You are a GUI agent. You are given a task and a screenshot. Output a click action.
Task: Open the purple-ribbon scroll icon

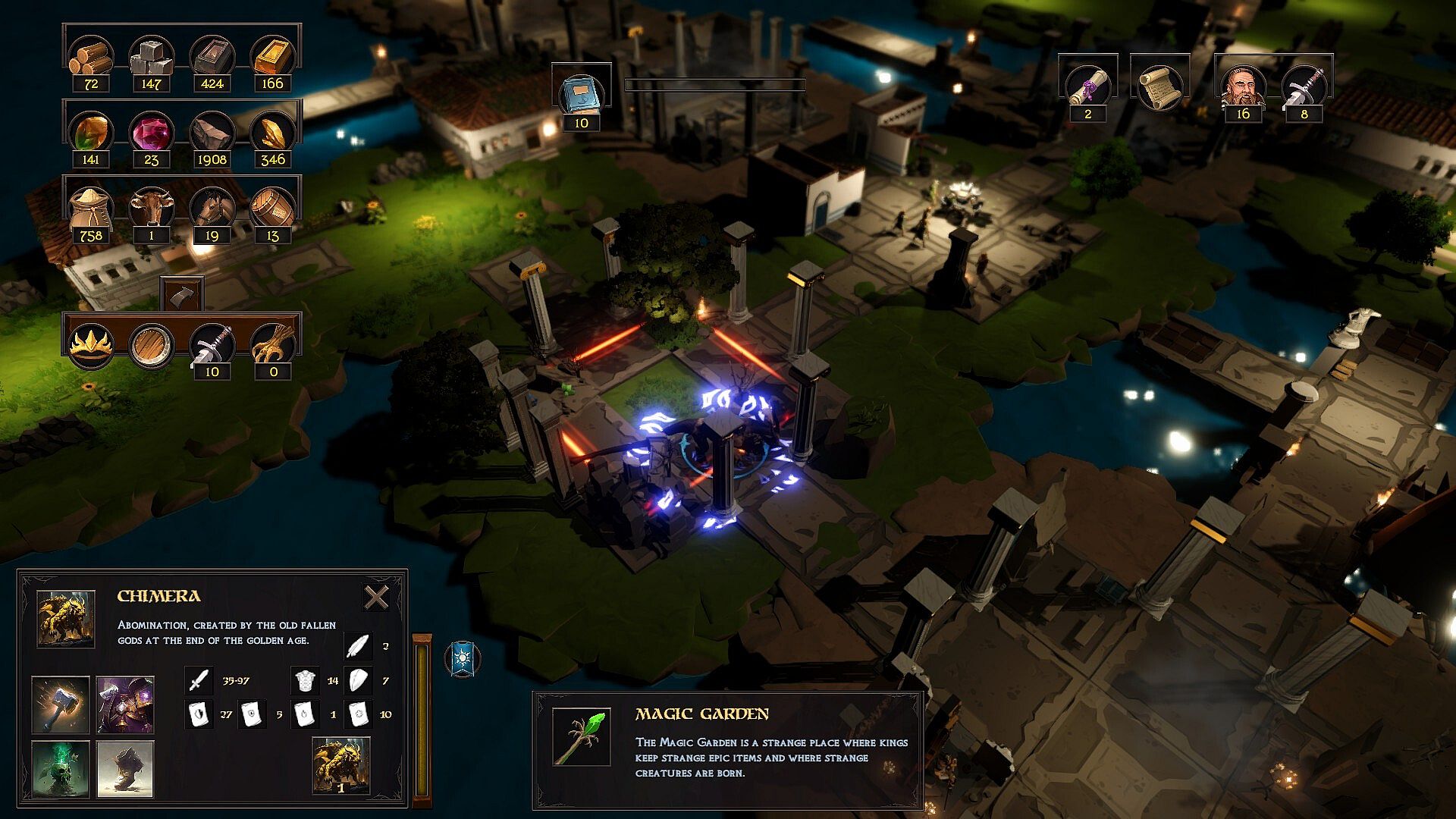coord(1087,86)
